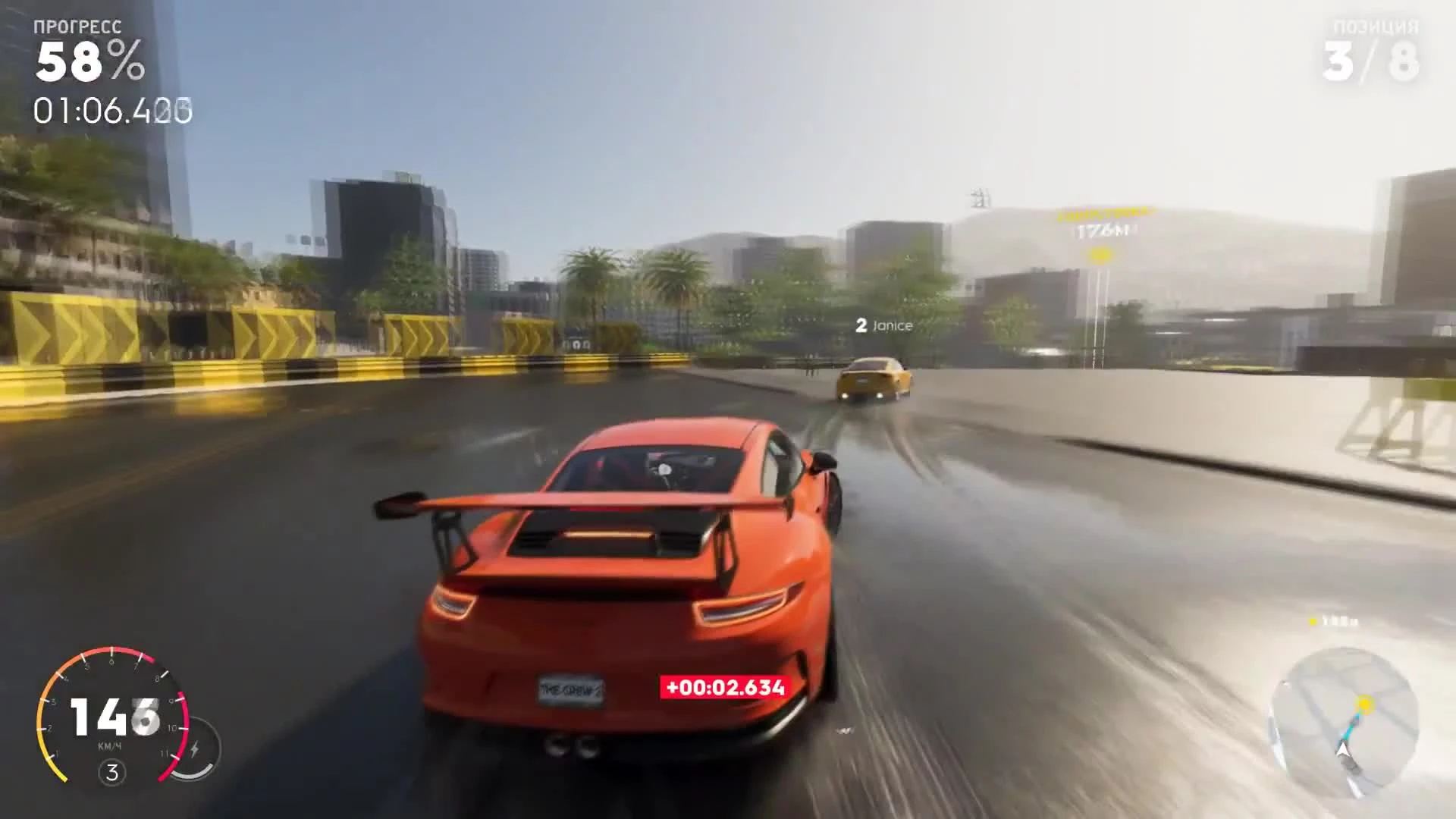The height and width of the screenshot is (819, 1456).
Task: Click the red +00:02.634 time gap banner
Action: pyautogui.click(x=723, y=688)
